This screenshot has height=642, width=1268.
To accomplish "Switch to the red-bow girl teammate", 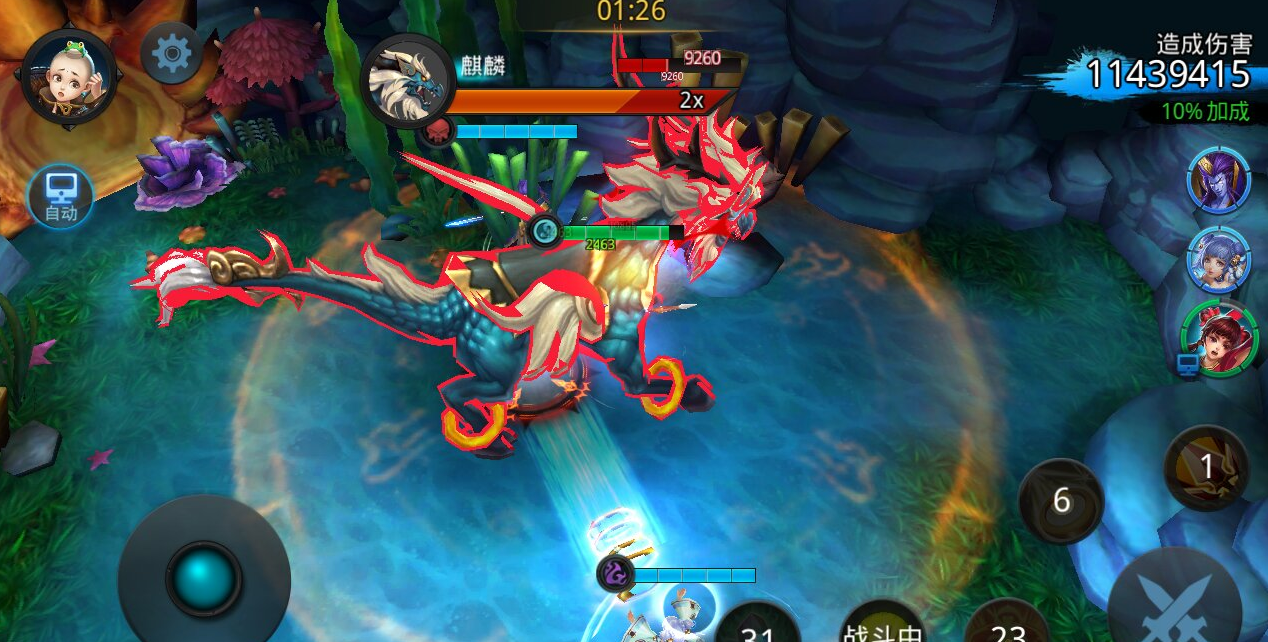I will click(1219, 339).
